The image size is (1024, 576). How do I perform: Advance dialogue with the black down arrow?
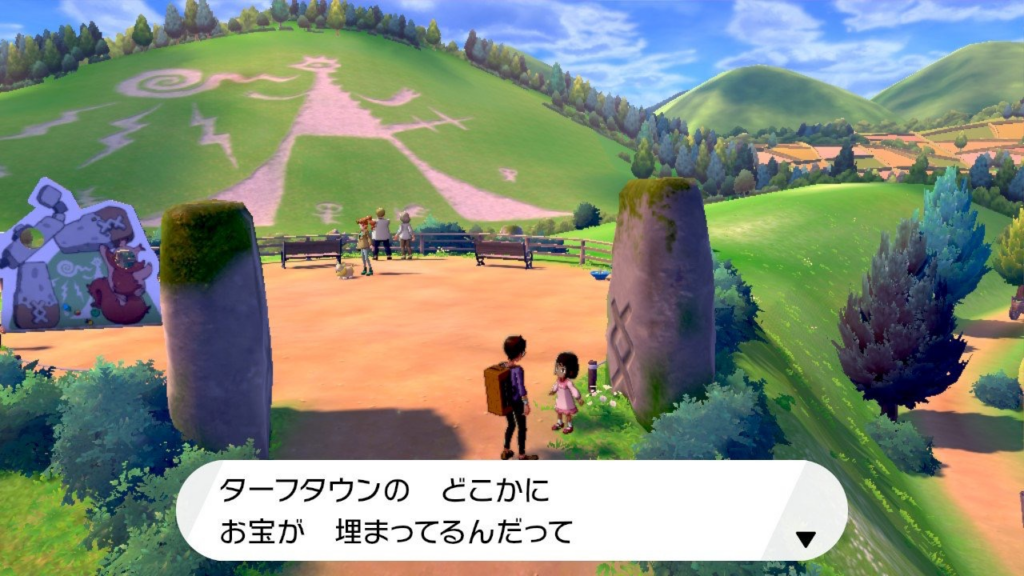pos(805,539)
